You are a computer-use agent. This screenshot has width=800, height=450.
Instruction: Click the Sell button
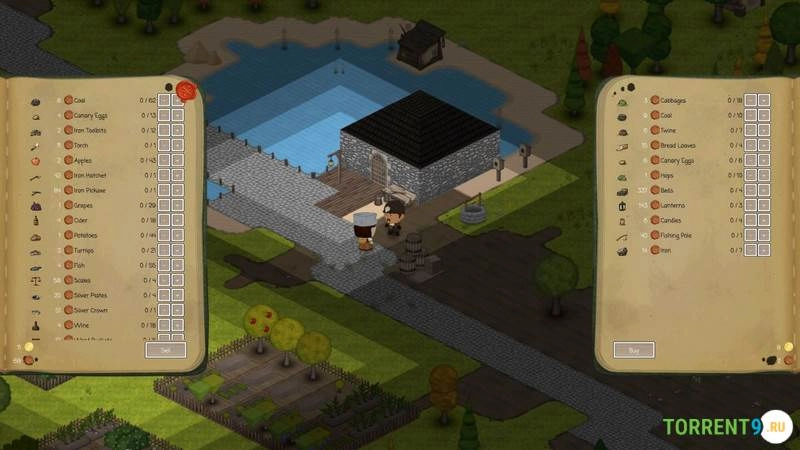tap(165, 349)
